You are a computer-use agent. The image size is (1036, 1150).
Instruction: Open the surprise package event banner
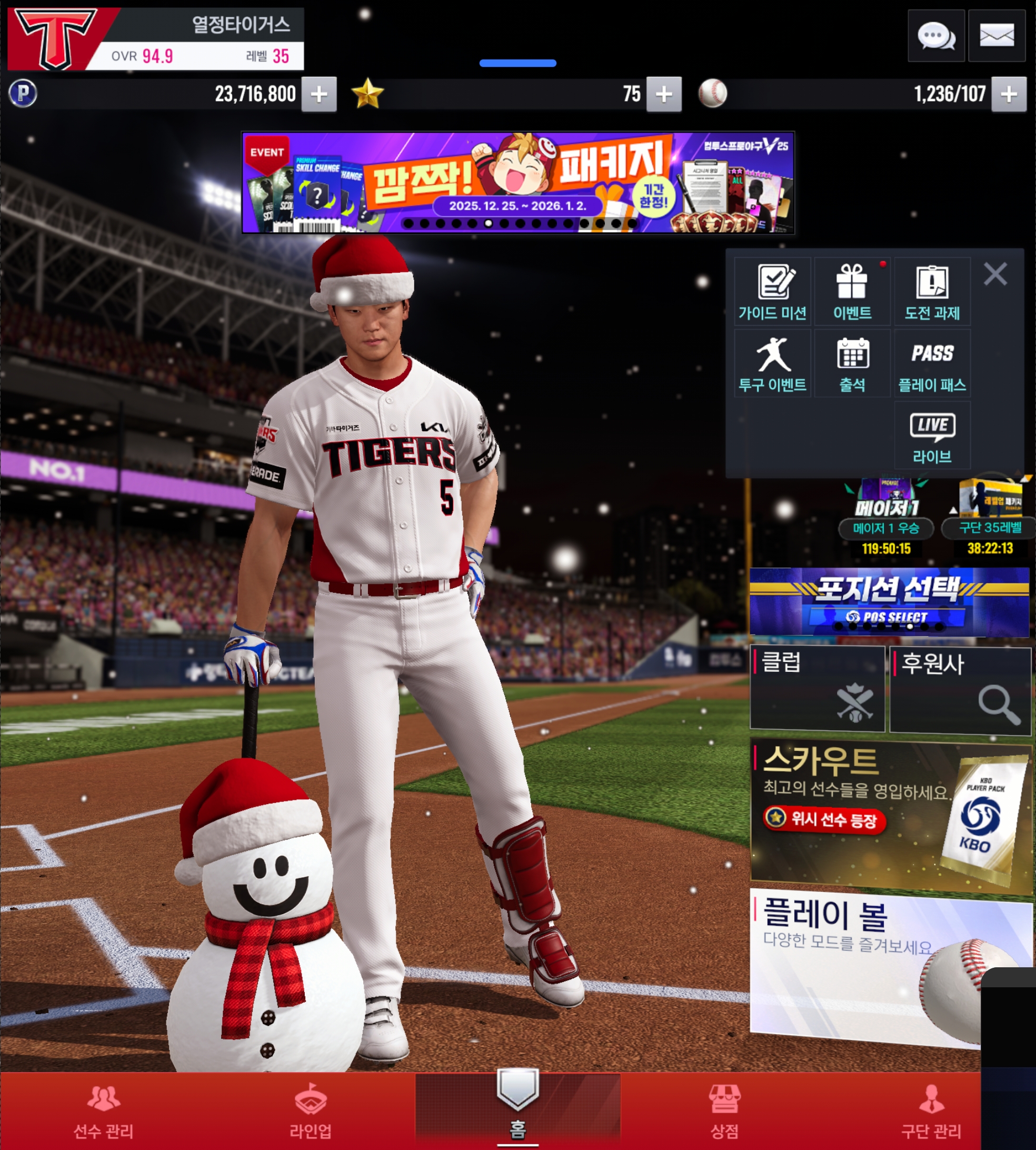point(517,182)
